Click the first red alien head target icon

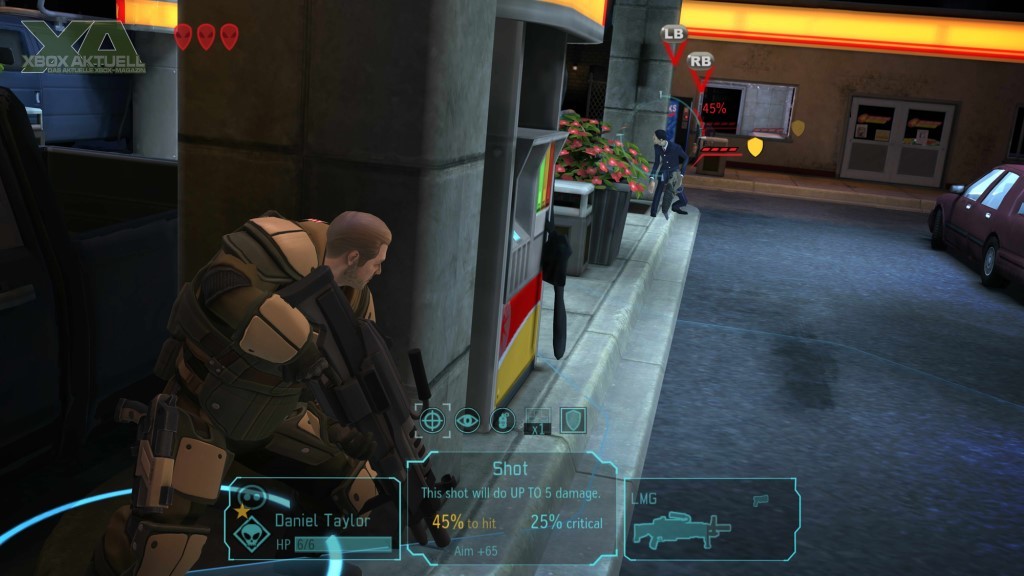(x=183, y=37)
